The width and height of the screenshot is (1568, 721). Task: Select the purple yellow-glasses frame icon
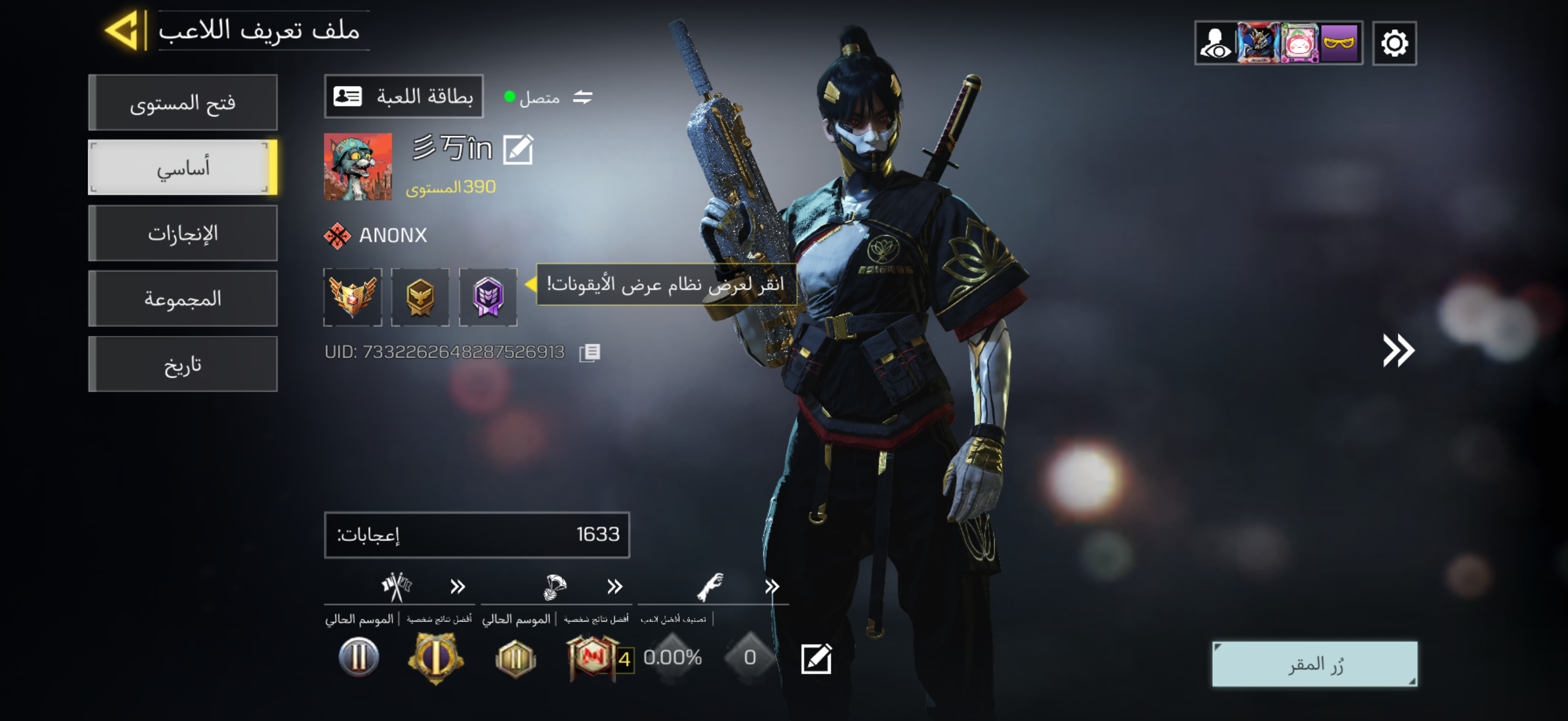coord(1339,44)
